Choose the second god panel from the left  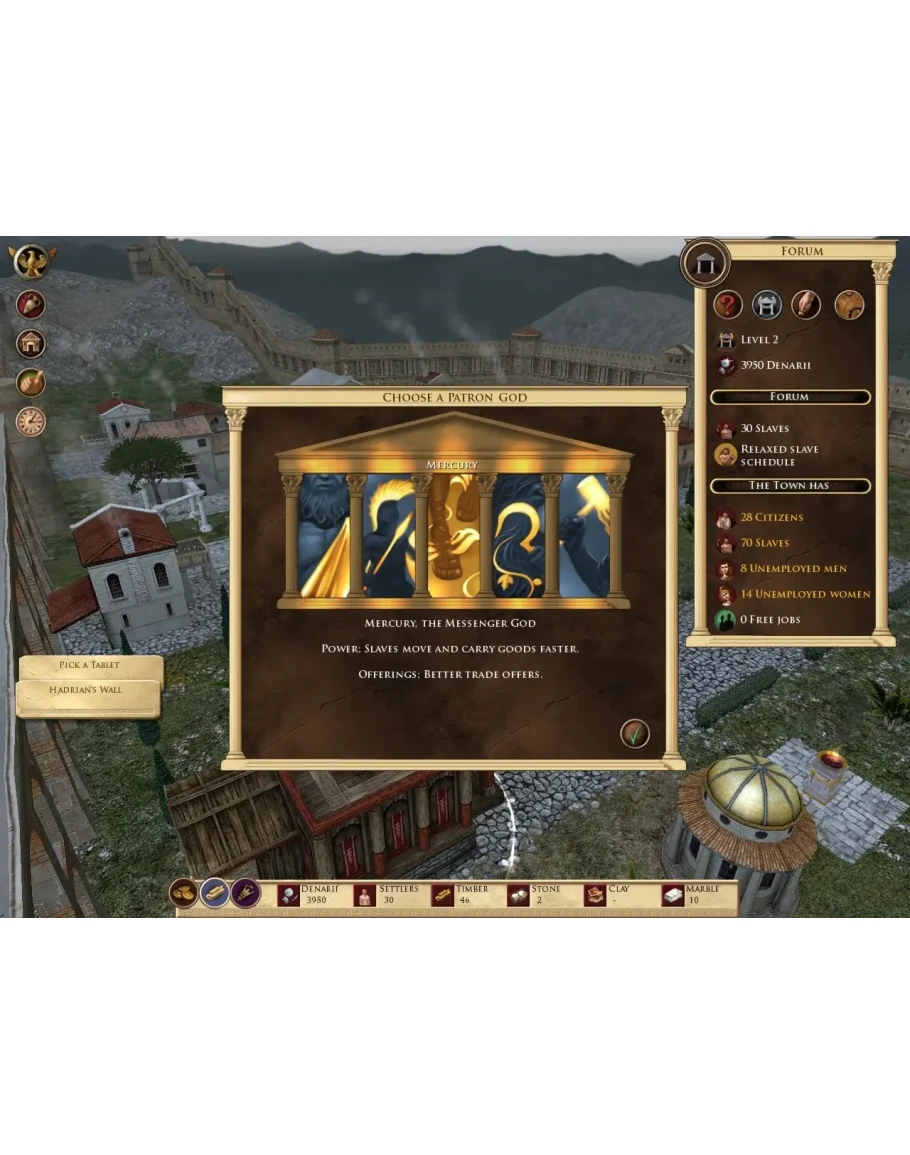(389, 537)
